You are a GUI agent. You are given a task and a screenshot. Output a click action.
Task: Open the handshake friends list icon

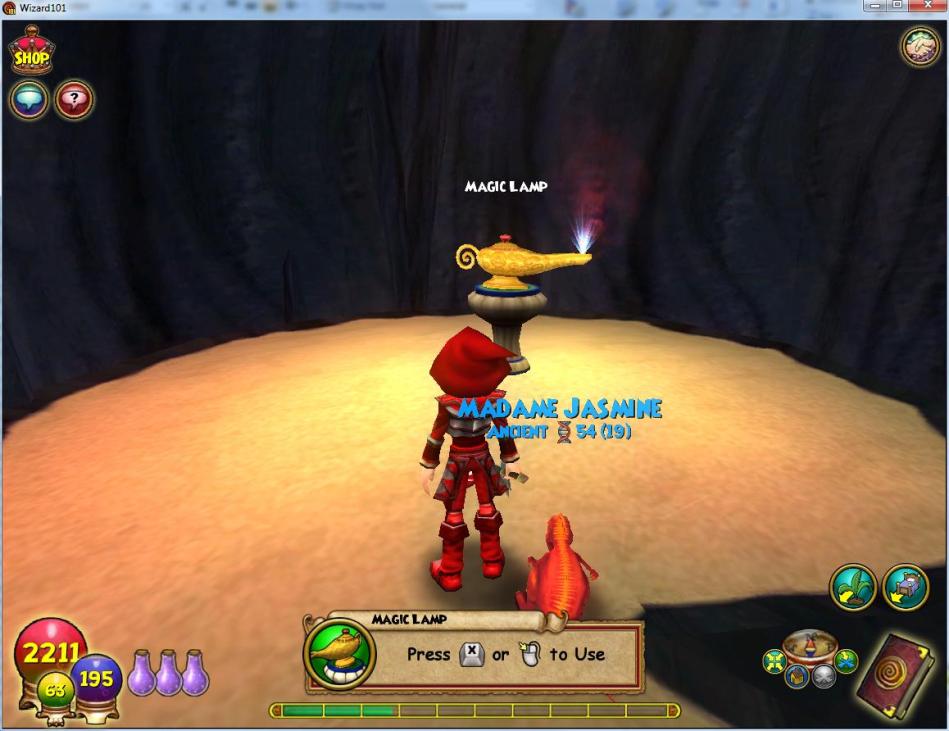click(920, 47)
